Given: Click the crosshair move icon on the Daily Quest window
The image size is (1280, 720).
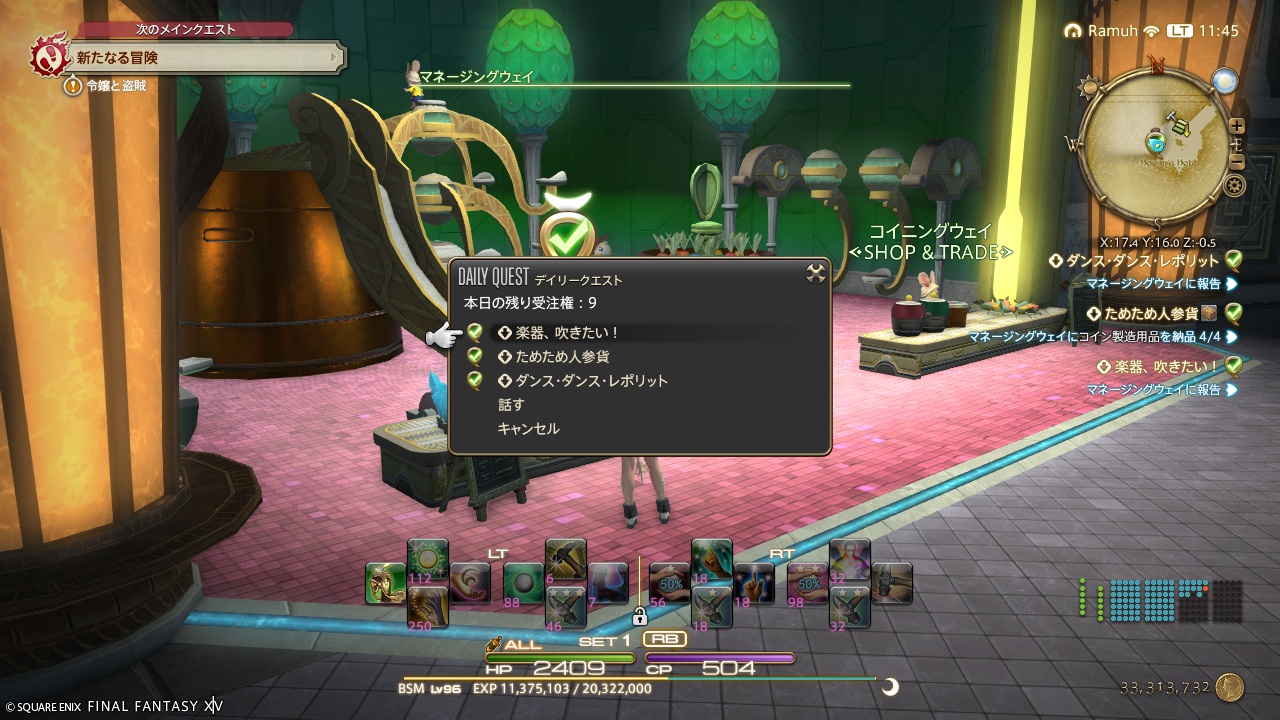Looking at the screenshot, I should [x=814, y=274].
